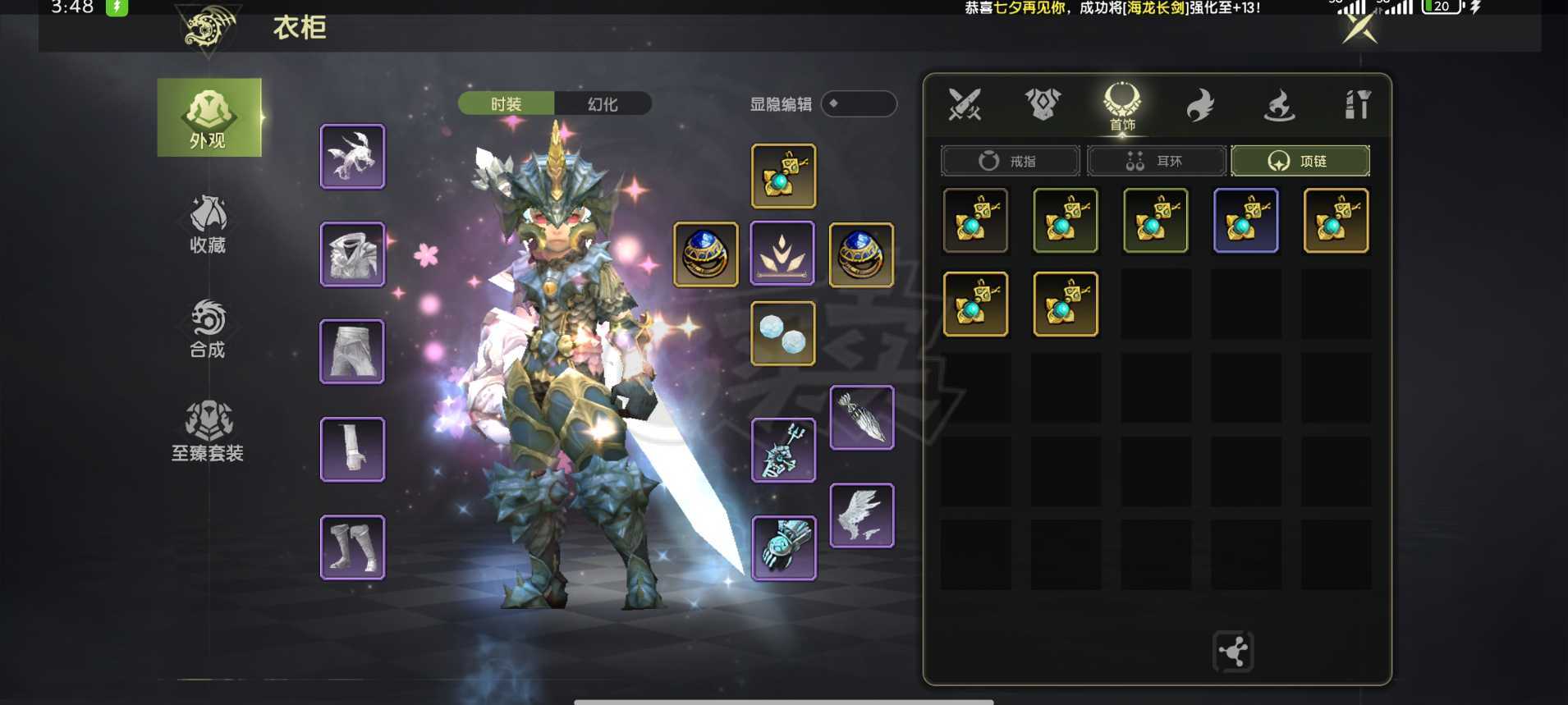Close the wardrobe with the X button

coord(1359,30)
